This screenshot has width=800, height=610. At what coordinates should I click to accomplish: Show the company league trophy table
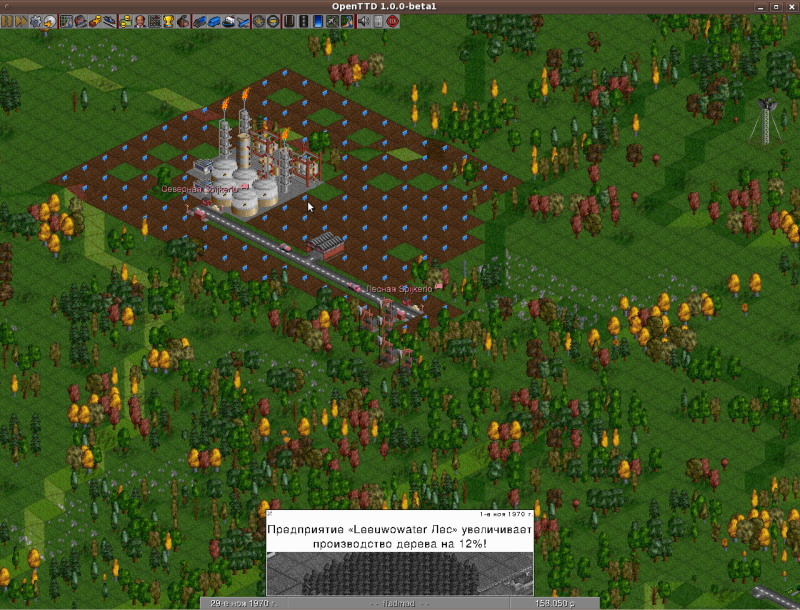click(x=168, y=20)
